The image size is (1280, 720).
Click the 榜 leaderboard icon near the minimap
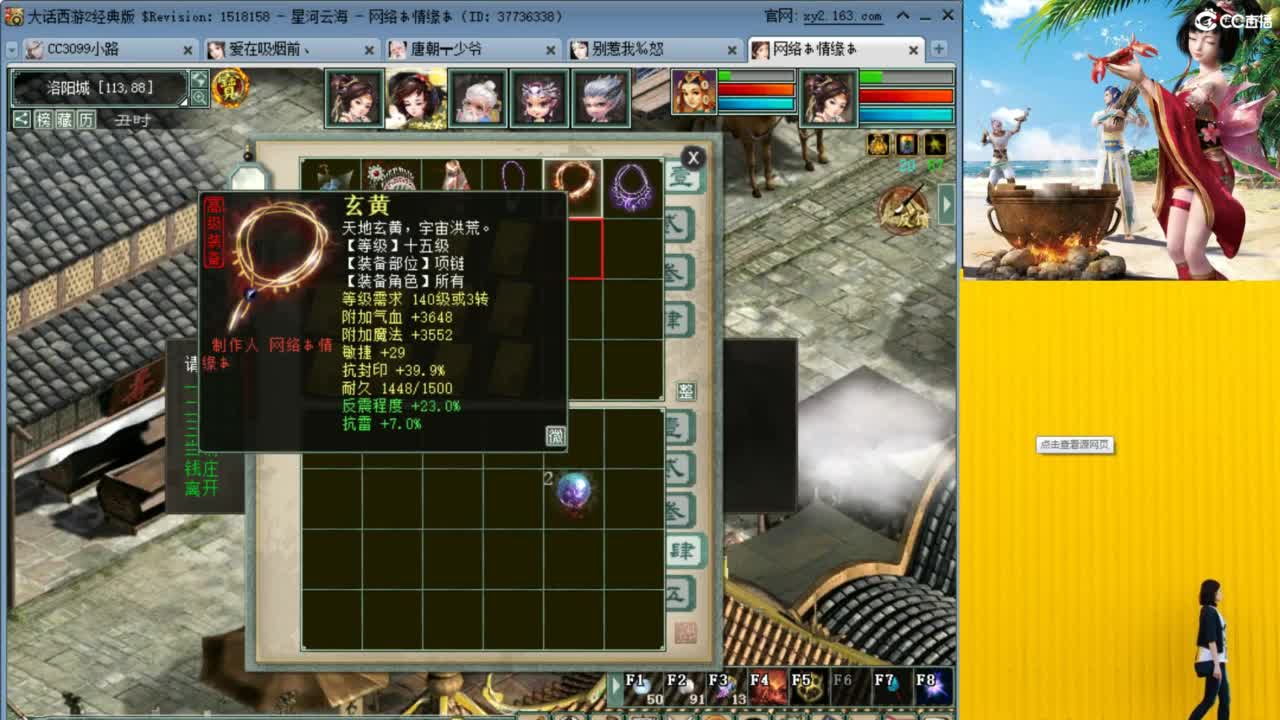tap(46, 119)
